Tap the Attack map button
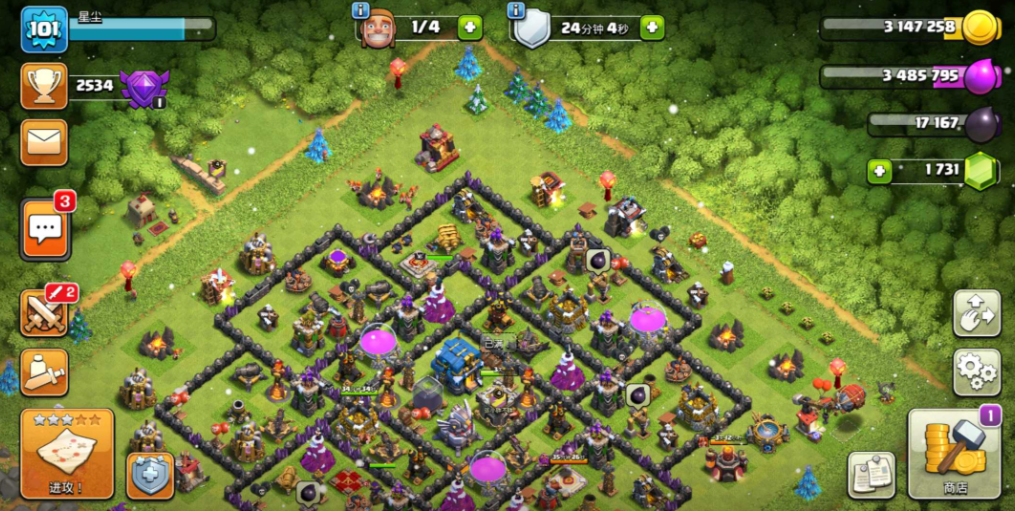Viewport: 1015px width, 511px height. (67, 453)
